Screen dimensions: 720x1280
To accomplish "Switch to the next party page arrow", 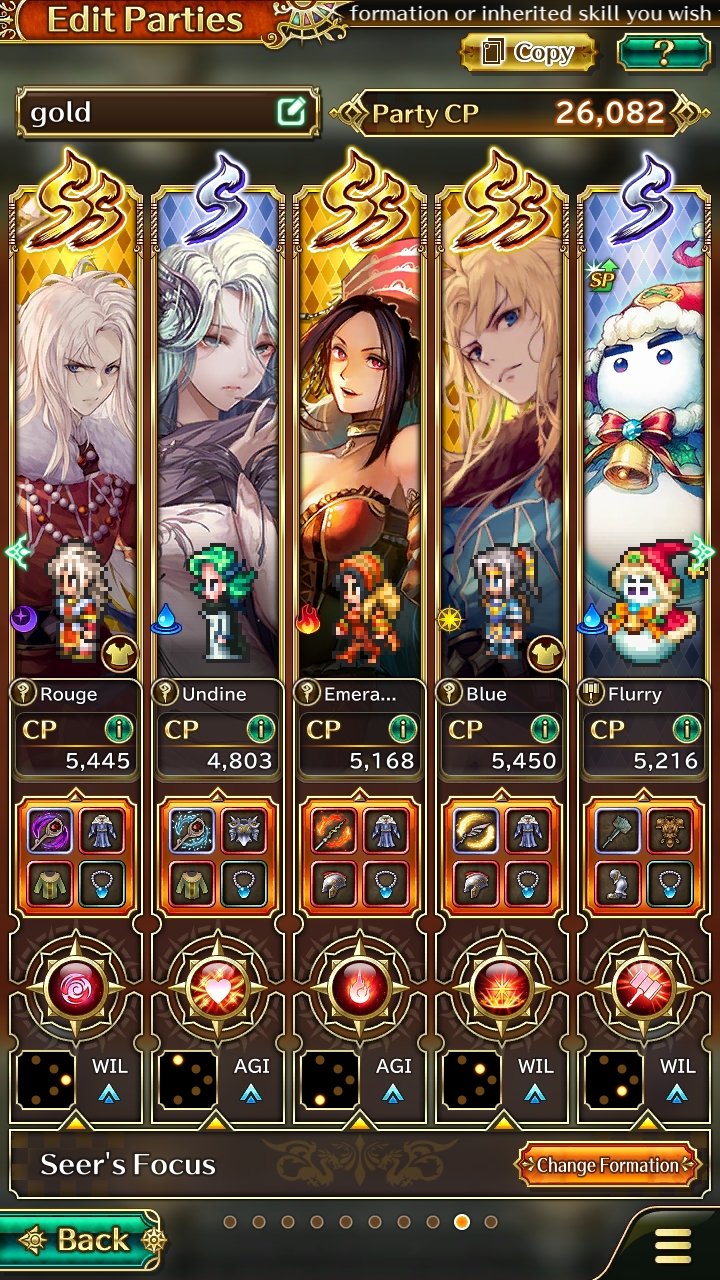I will [x=704, y=551].
